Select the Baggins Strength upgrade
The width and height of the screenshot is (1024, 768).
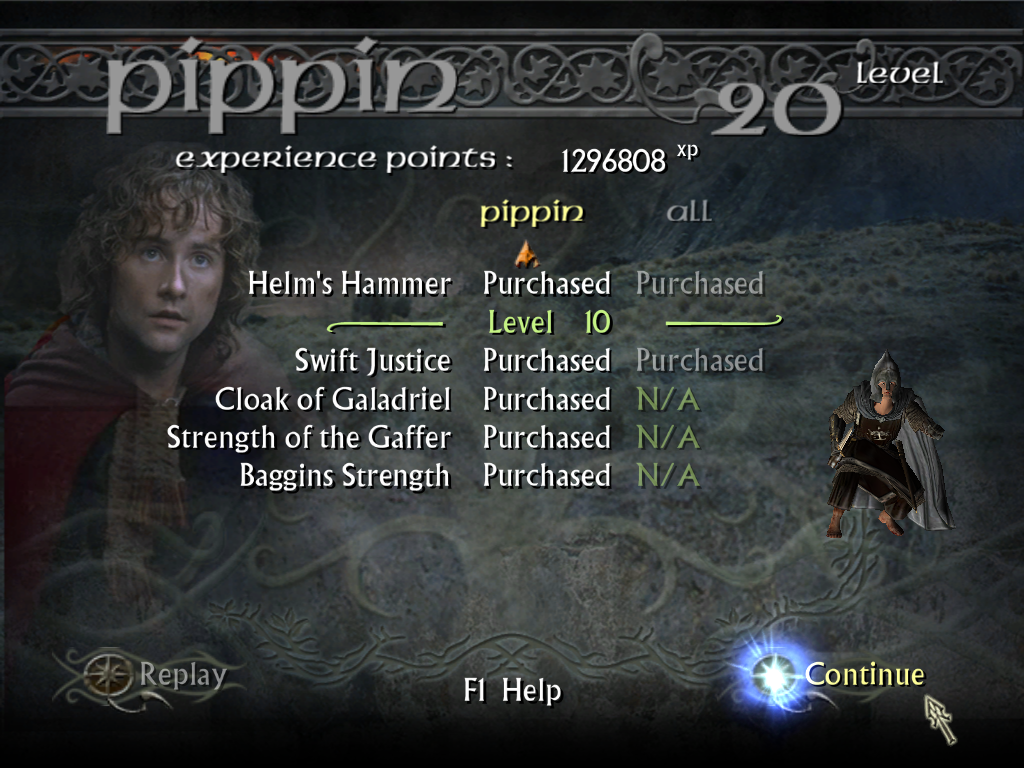click(344, 475)
